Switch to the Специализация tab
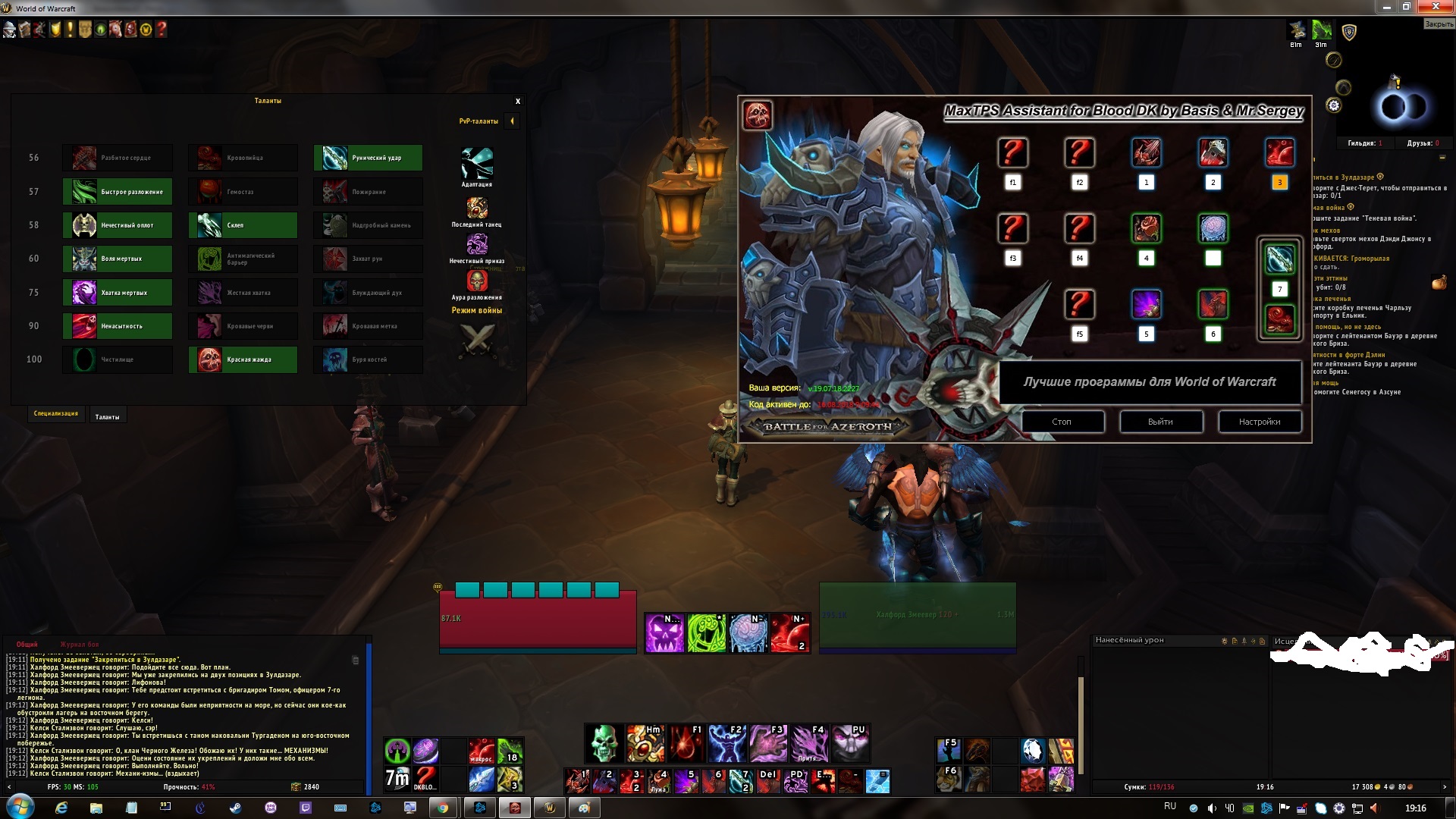This screenshot has height=819, width=1456. click(56, 414)
